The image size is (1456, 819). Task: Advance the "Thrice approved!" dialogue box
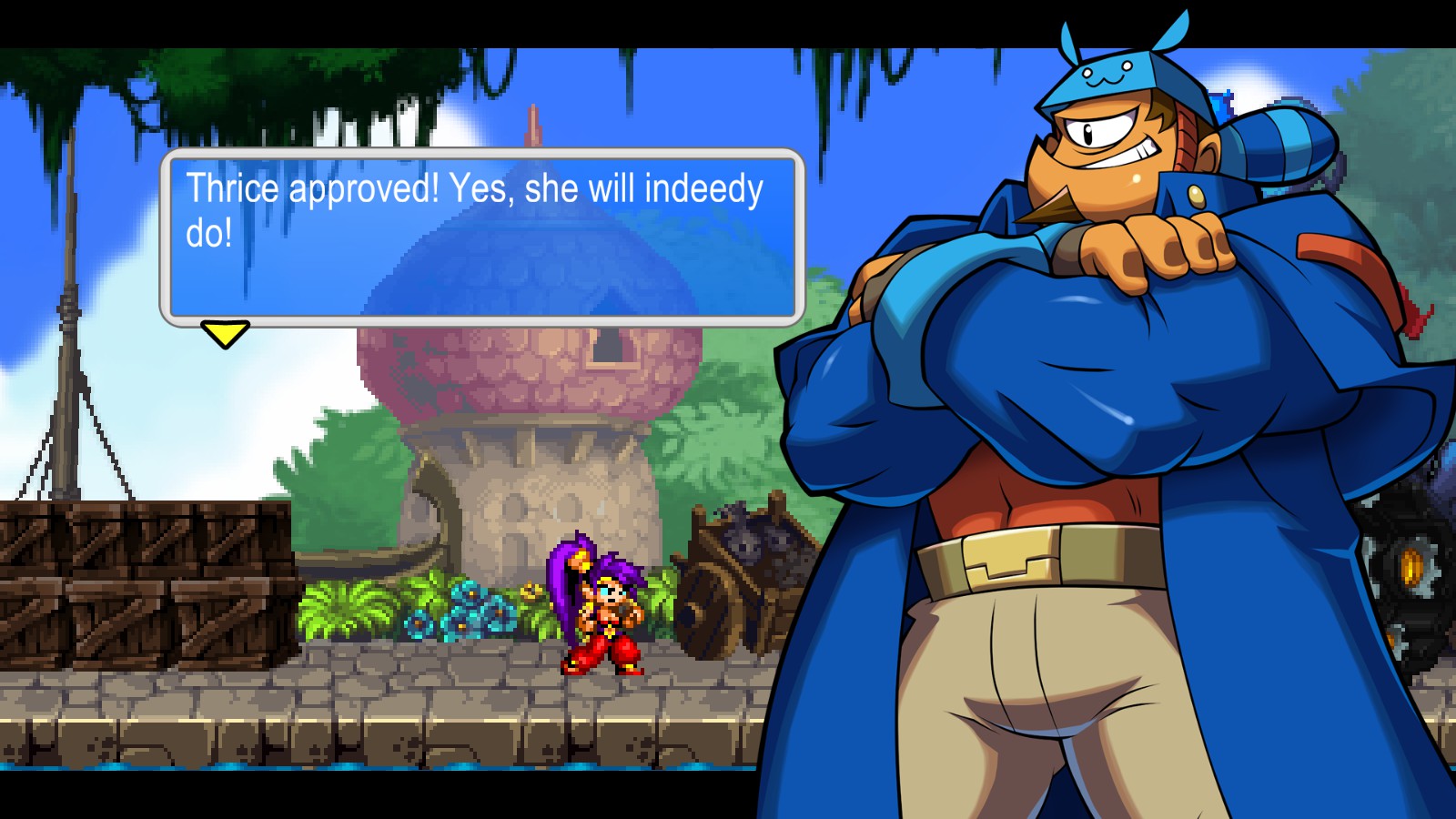tap(482, 237)
